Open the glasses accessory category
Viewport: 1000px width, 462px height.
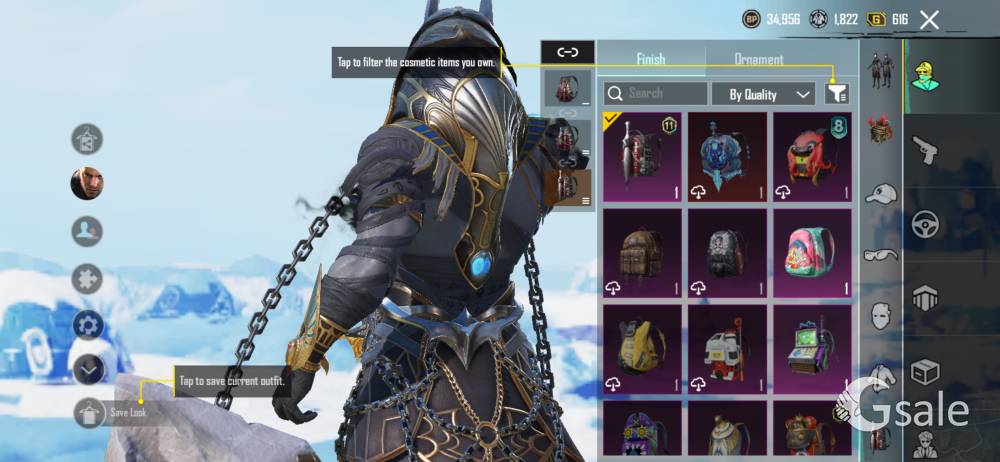[x=880, y=254]
